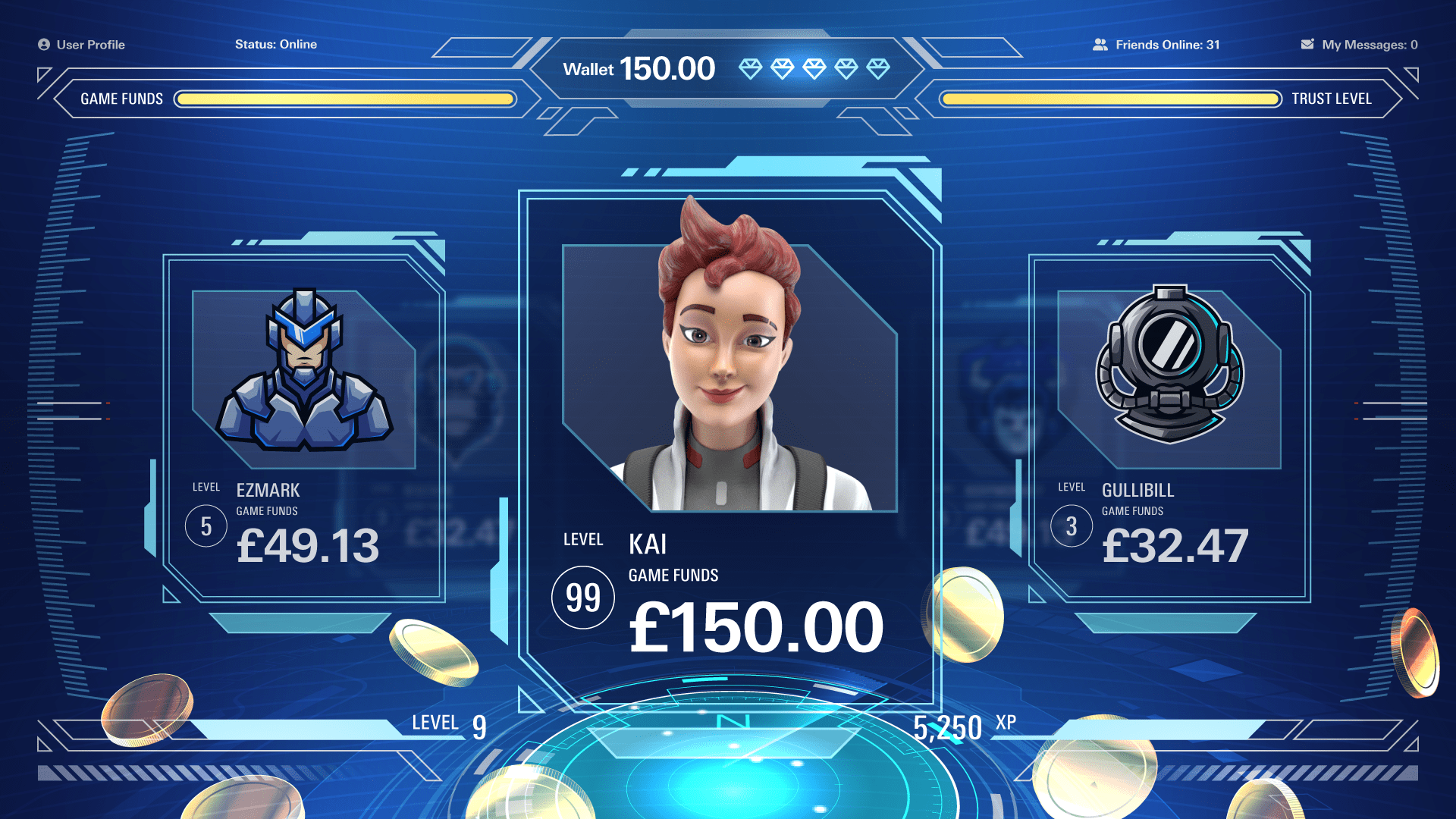This screenshot has width=1456, height=819.
Task: Open the Wallet balance display
Action: coord(641,68)
